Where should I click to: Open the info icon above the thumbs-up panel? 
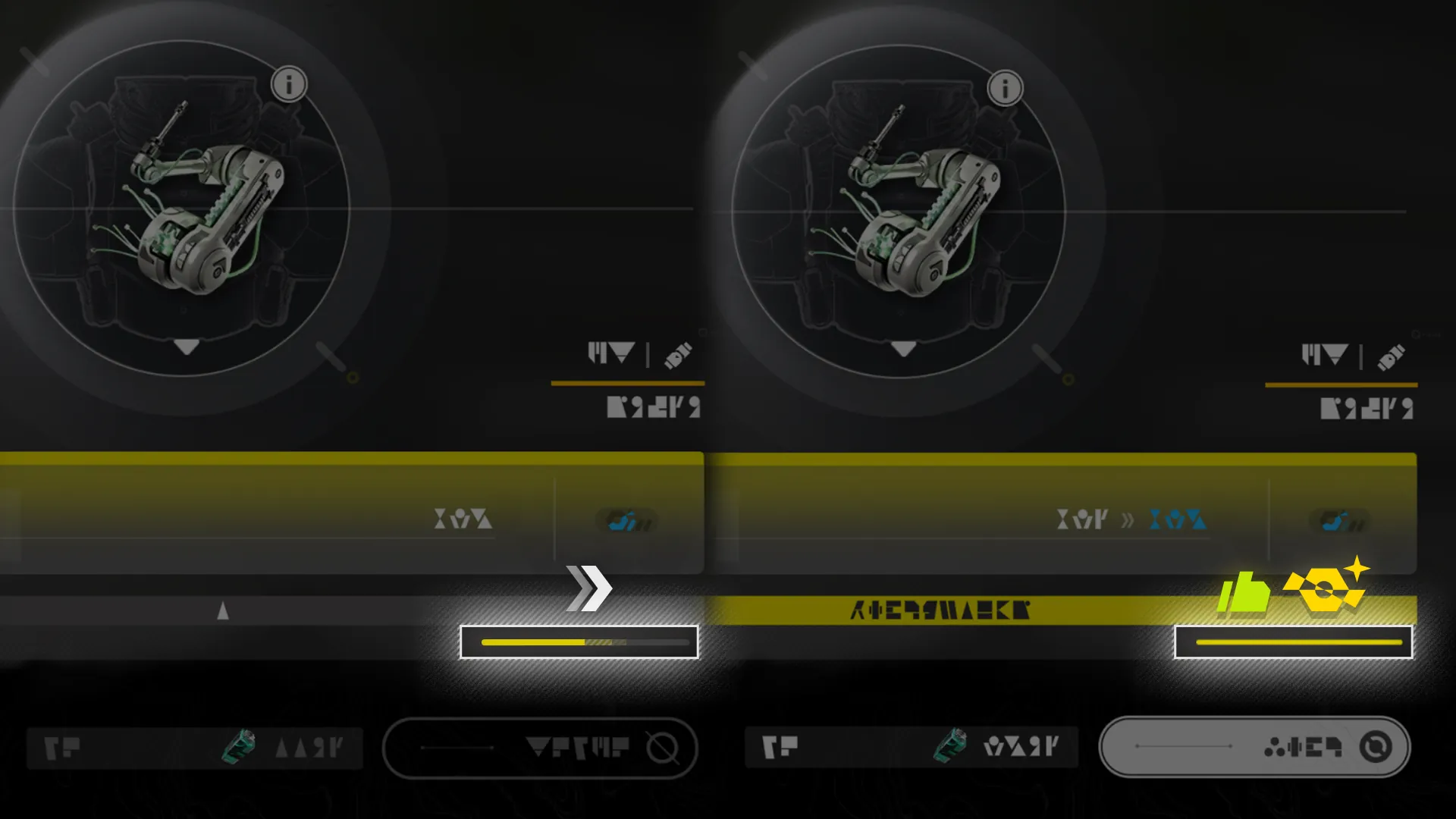[x=1005, y=89]
